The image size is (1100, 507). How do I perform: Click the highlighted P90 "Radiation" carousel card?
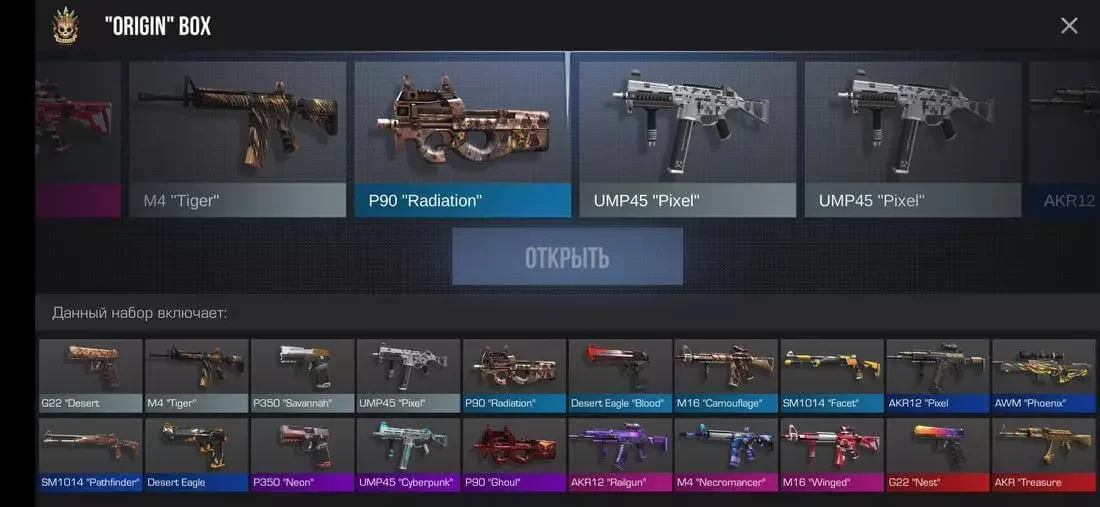462,139
